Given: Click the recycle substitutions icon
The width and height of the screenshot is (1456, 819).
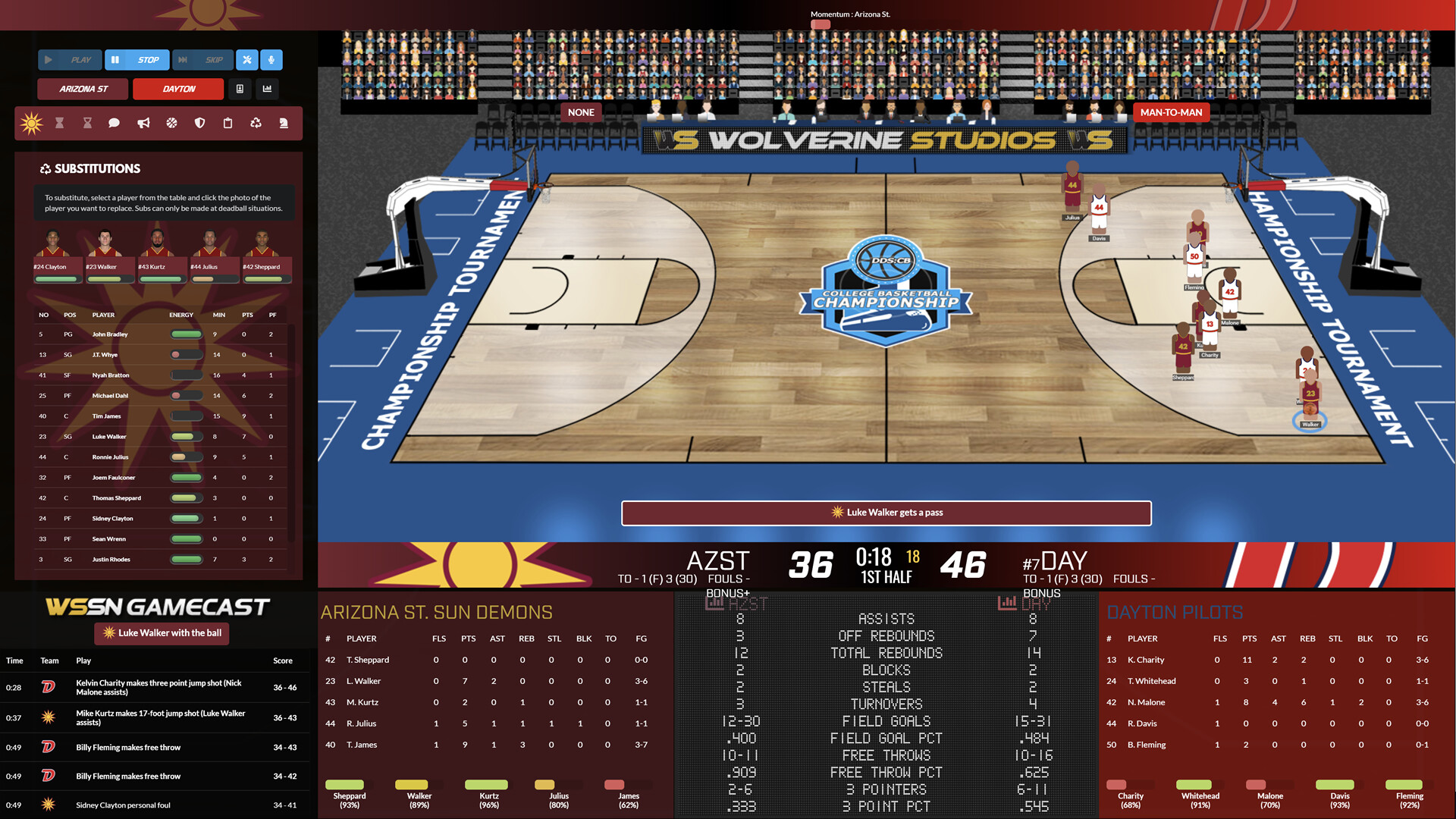Looking at the screenshot, I should click(x=256, y=123).
